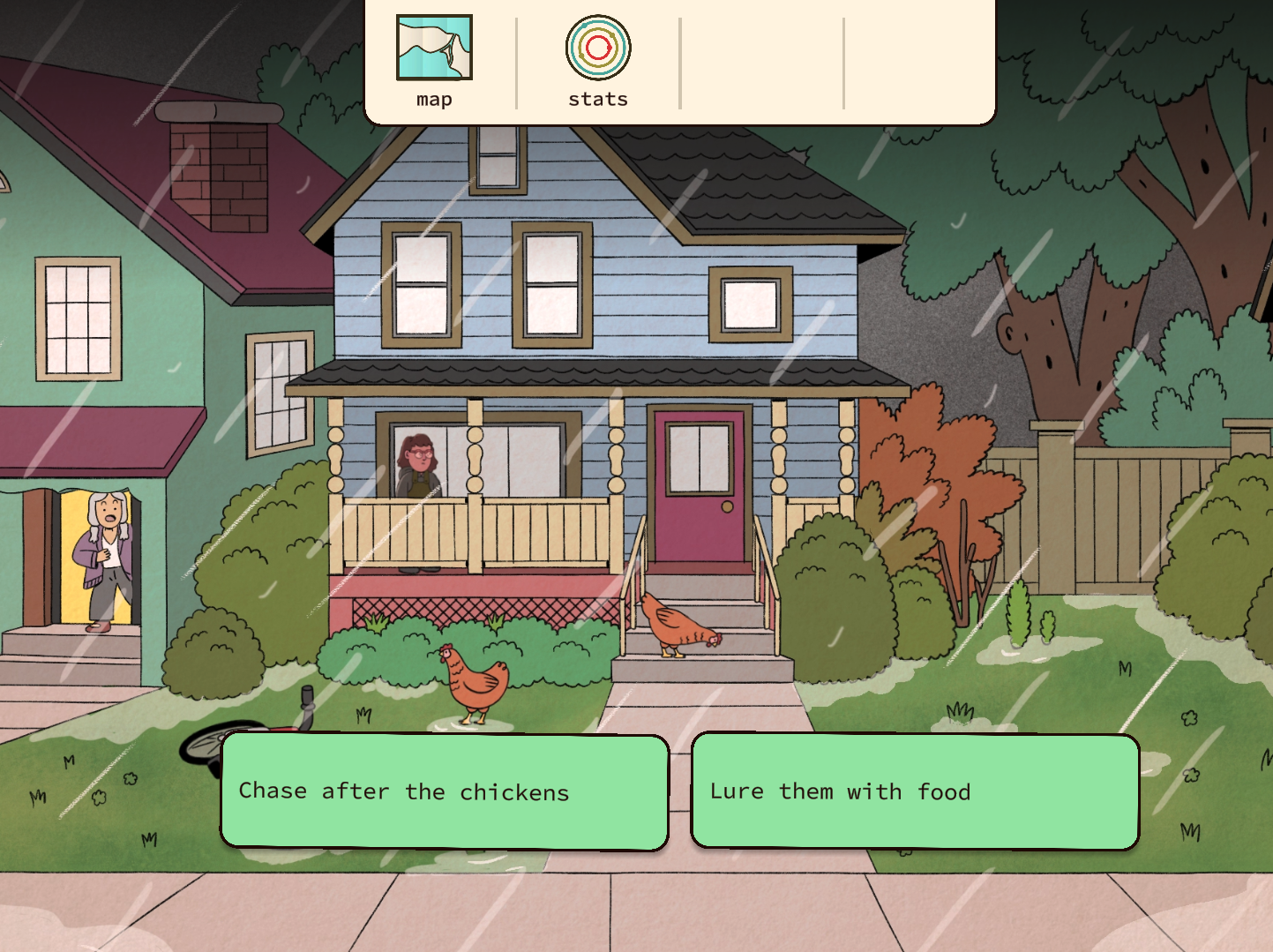Choose "Chase after the chickens"
The image size is (1273, 952).
pos(444,791)
